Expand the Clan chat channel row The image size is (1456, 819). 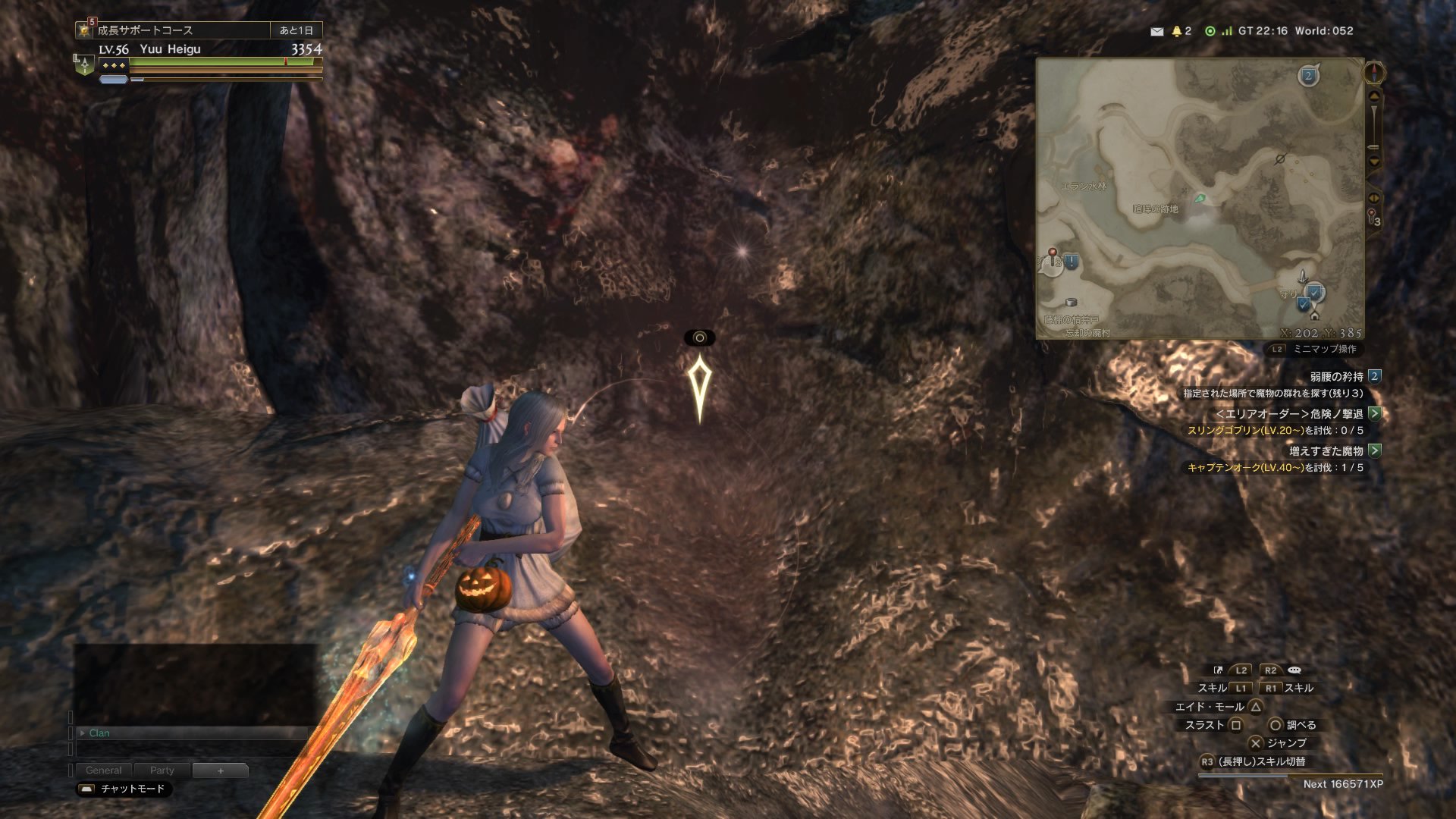tap(83, 733)
